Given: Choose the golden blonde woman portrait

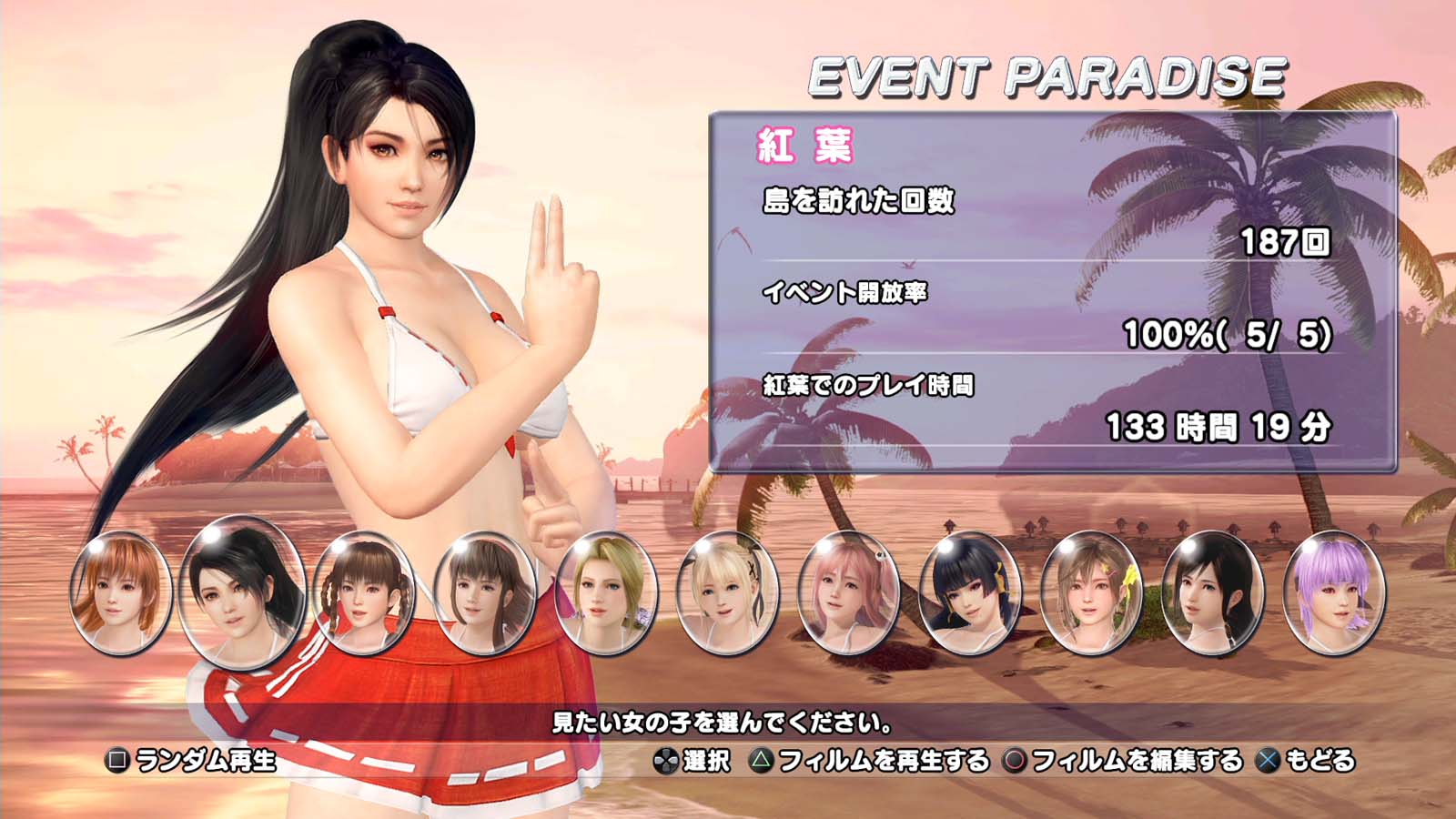Looking at the screenshot, I should (x=606, y=593).
